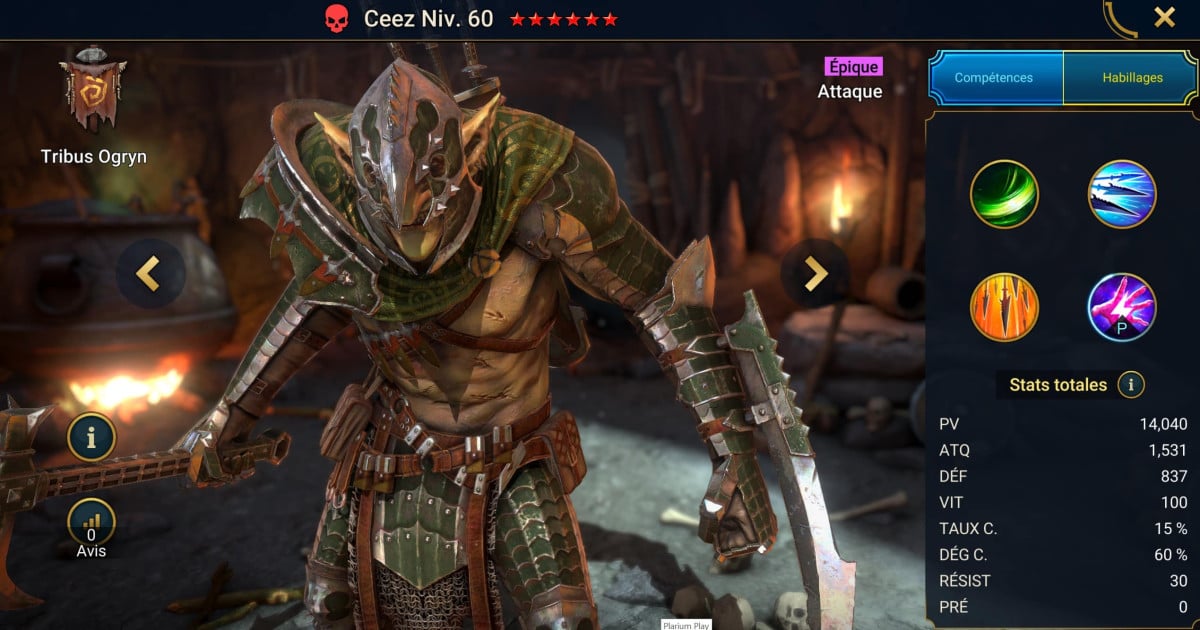Open the champion info button on the left
This screenshot has width=1200, height=630.
(92, 437)
